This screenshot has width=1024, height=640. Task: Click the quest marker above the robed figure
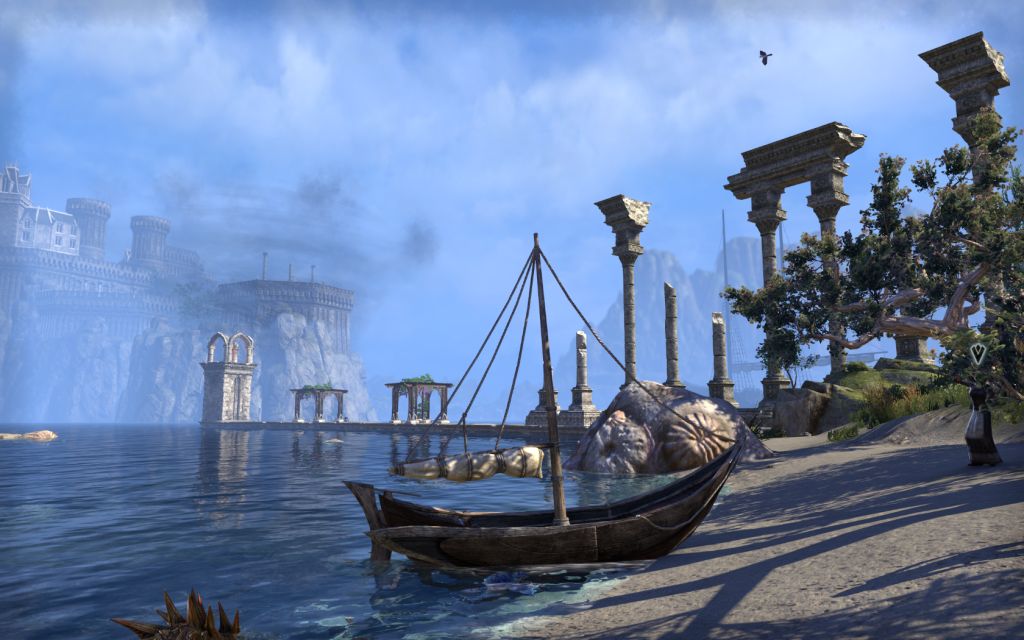point(978,353)
